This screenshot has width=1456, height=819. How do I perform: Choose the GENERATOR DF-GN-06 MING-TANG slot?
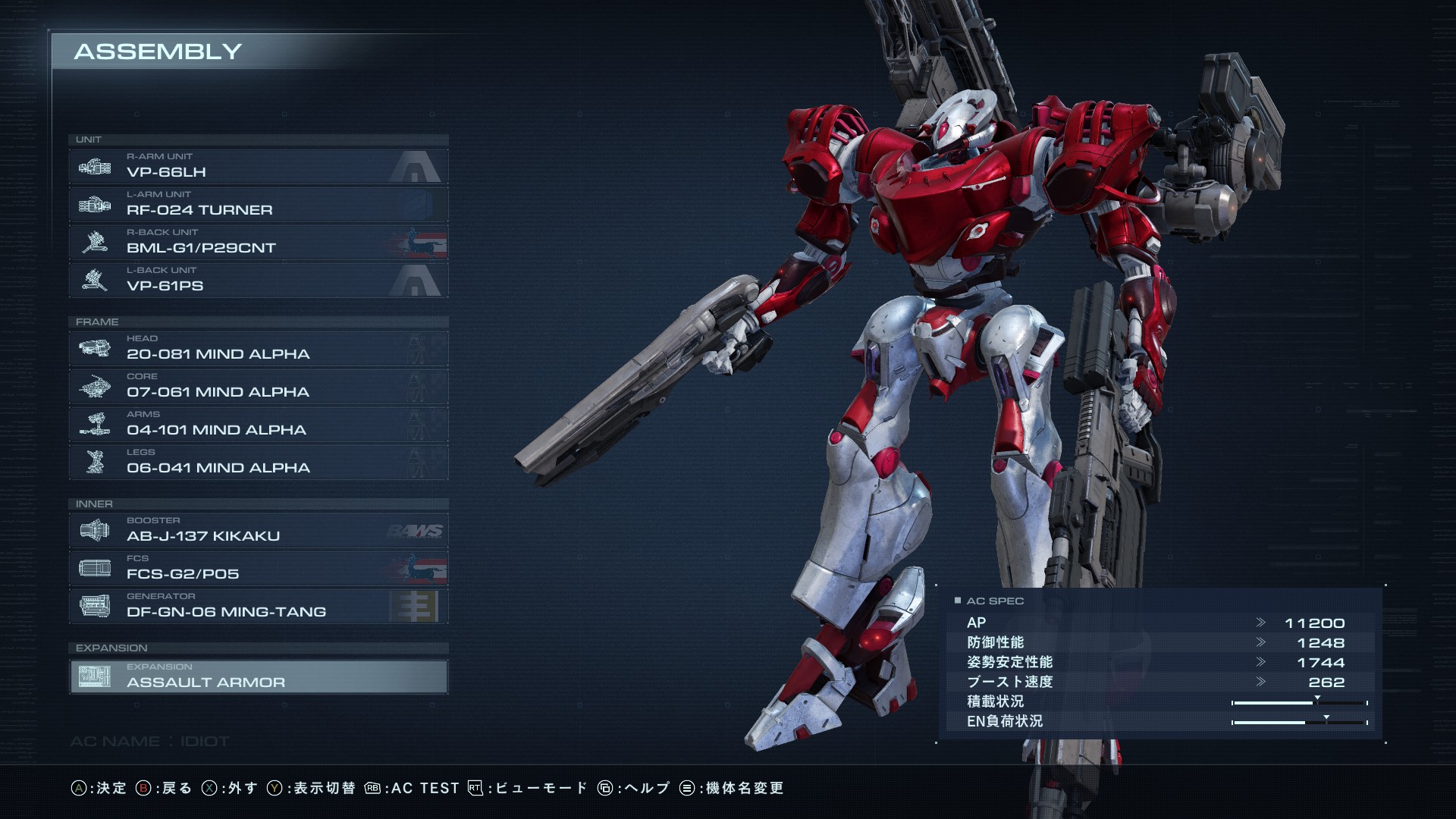pyautogui.click(x=258, y=607)
